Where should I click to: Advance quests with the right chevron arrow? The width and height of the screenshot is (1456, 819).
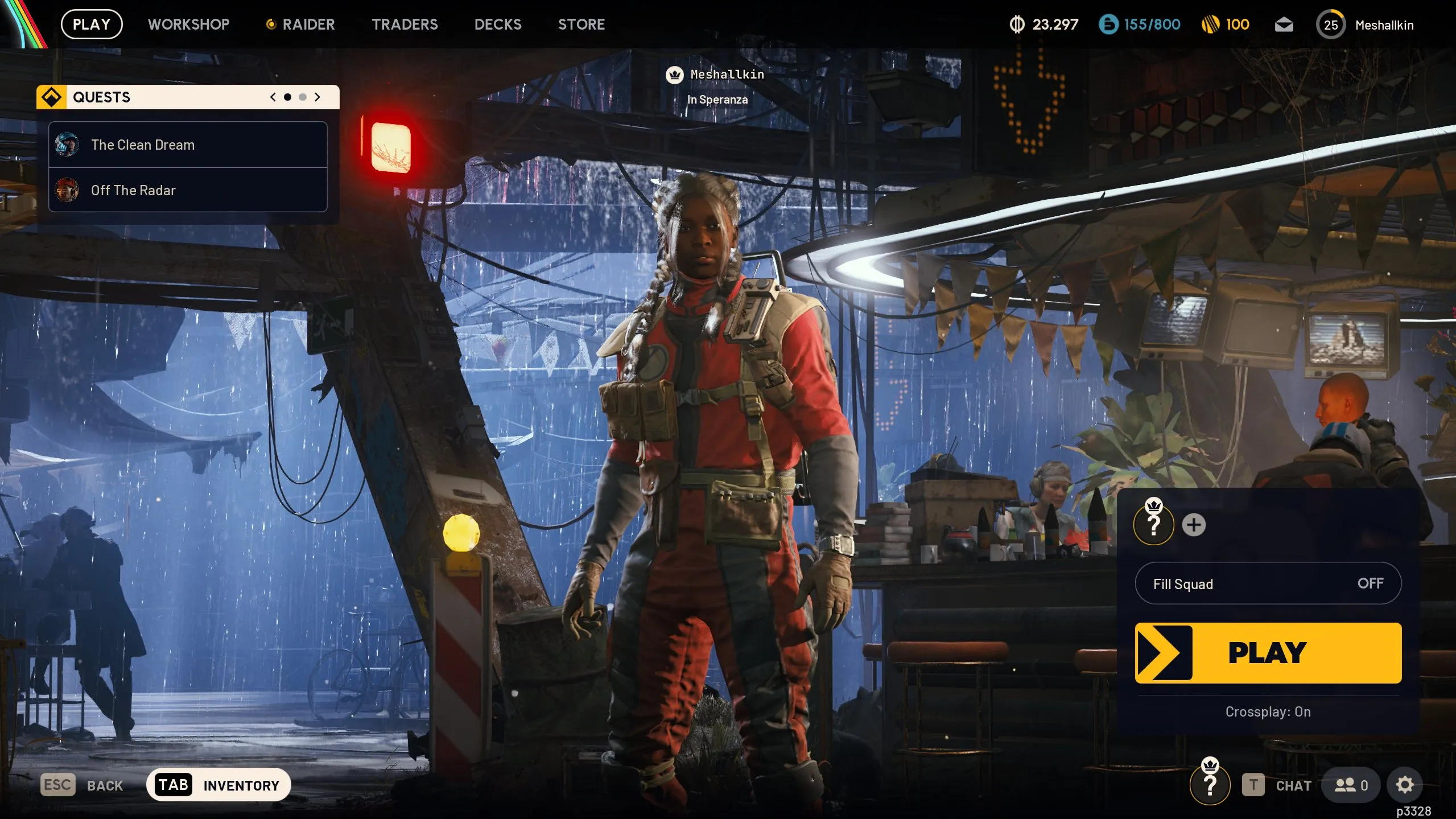click(x=317, y=97)
